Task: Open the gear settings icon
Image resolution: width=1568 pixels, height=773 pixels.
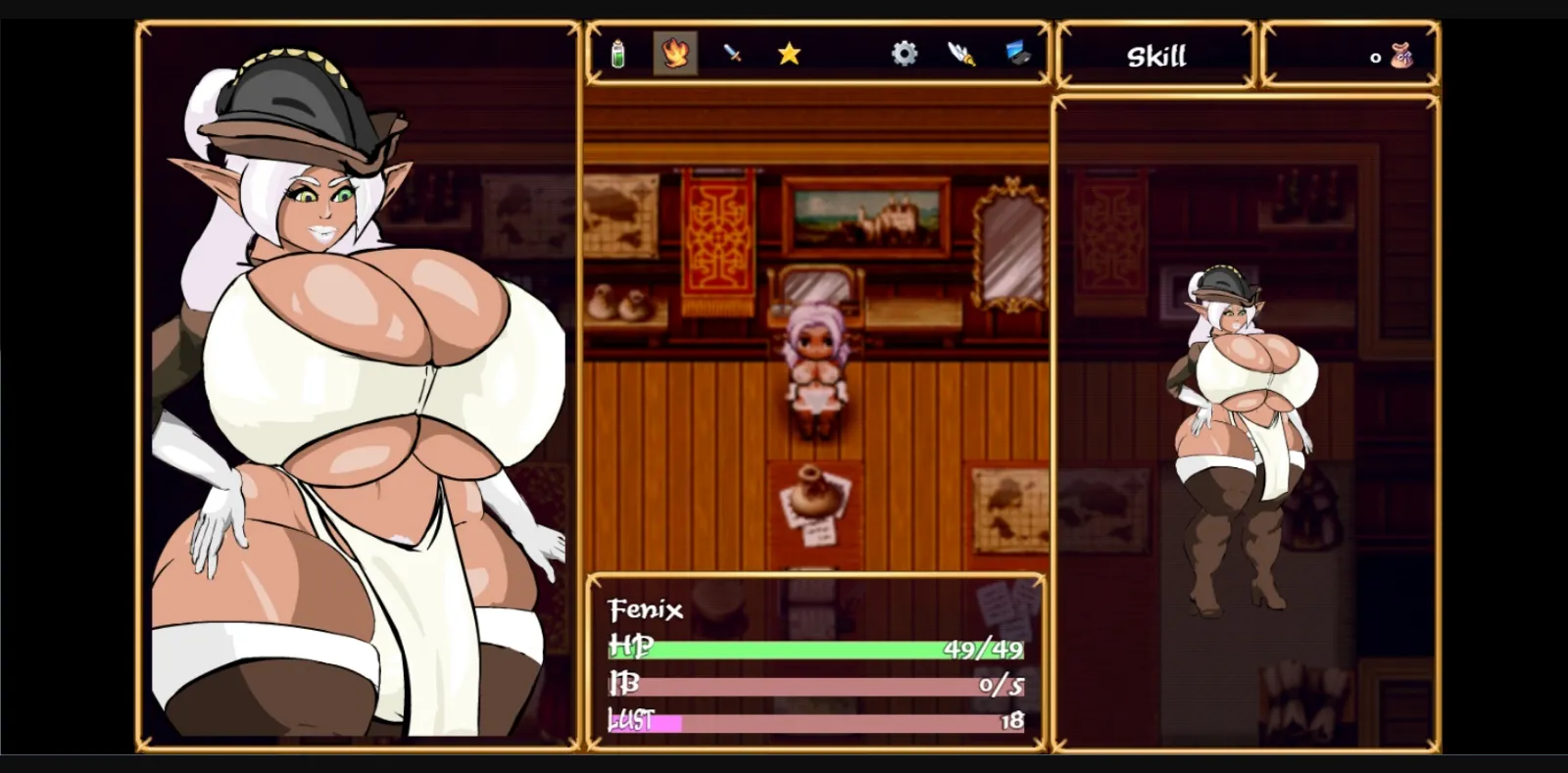Action: point(906,55)
